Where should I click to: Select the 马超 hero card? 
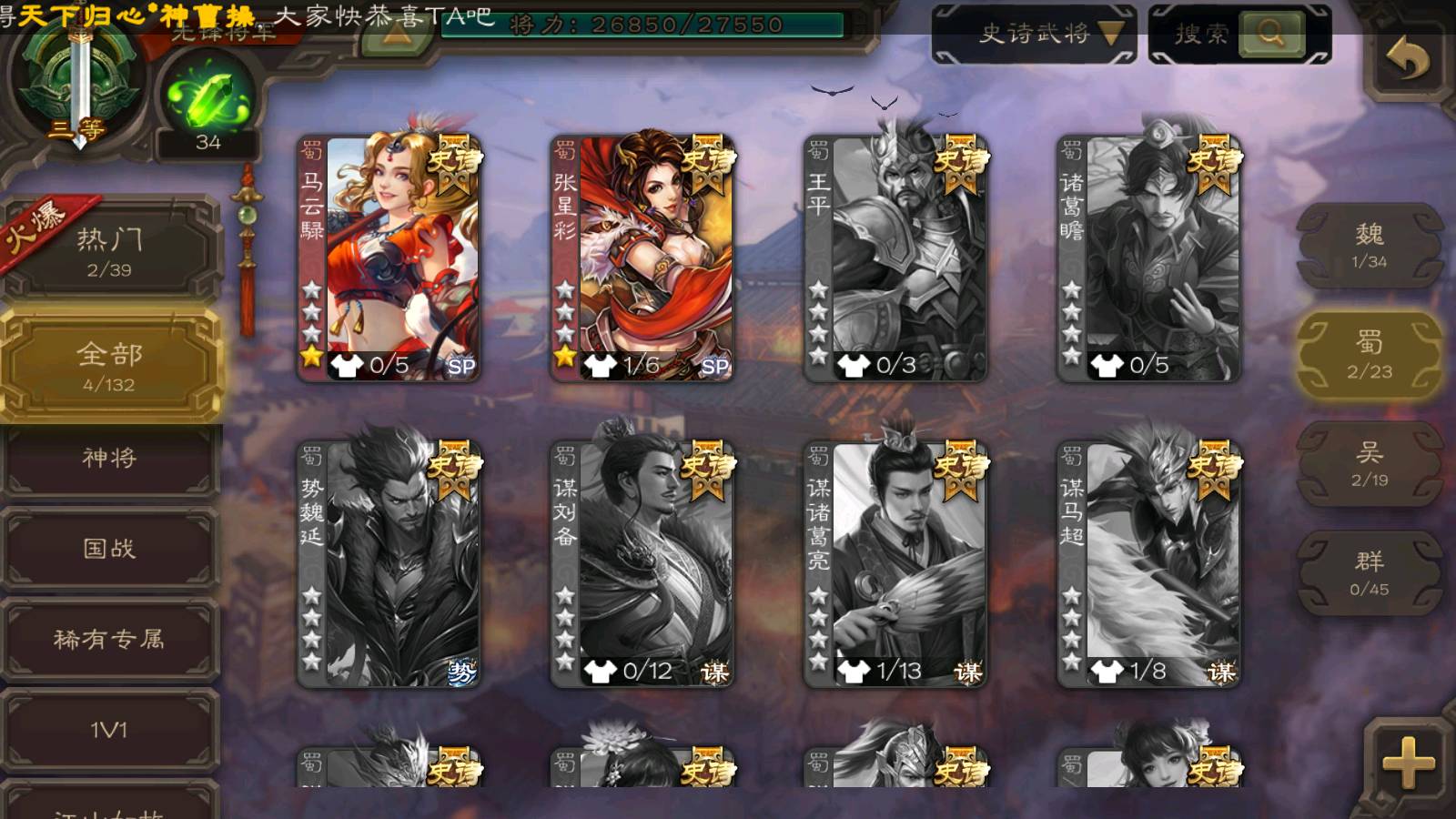(x=1148, y=564)
